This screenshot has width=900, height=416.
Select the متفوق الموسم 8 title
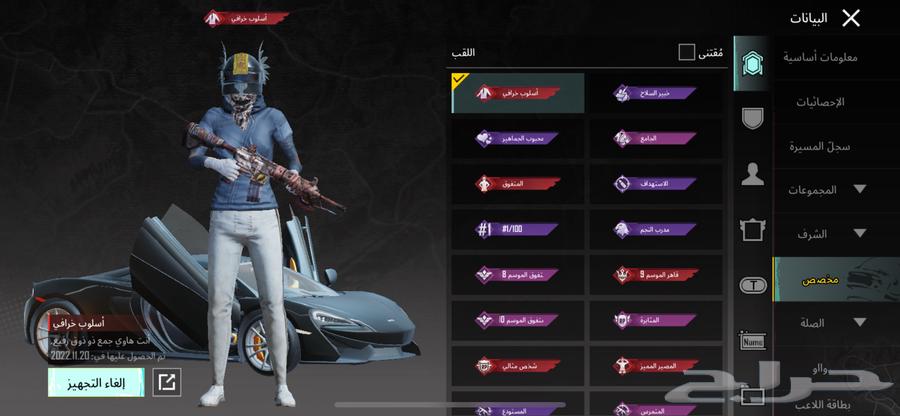coord(517,274)
